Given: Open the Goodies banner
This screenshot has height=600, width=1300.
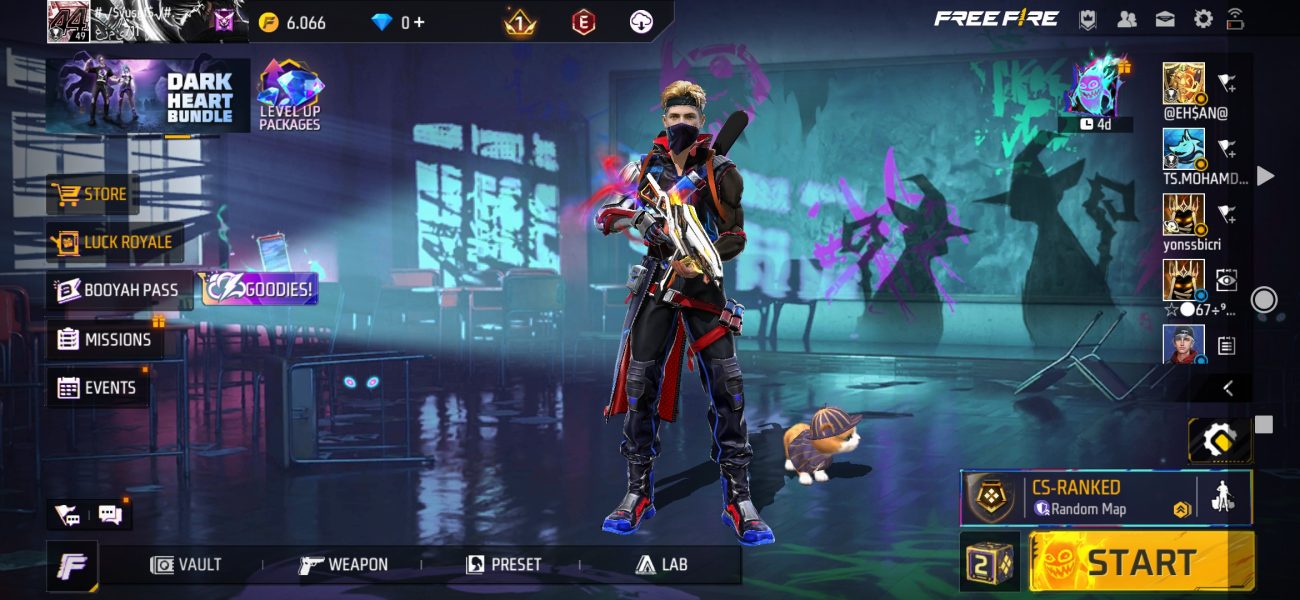Looking at the screenshot, I should tap(260, 290).
